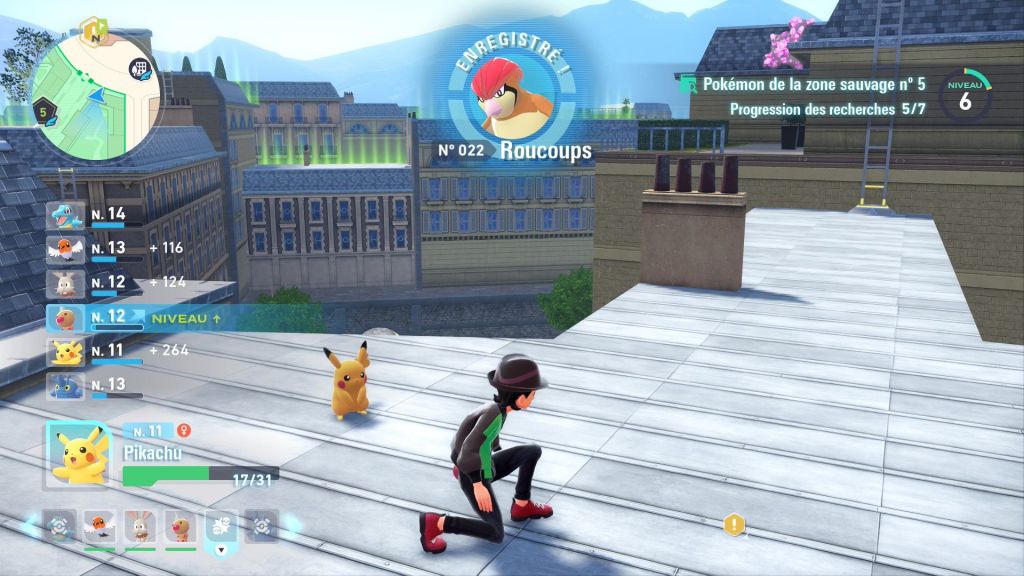
Task: Choose the Fletchling level 13 party row
Action: (66, 249)
